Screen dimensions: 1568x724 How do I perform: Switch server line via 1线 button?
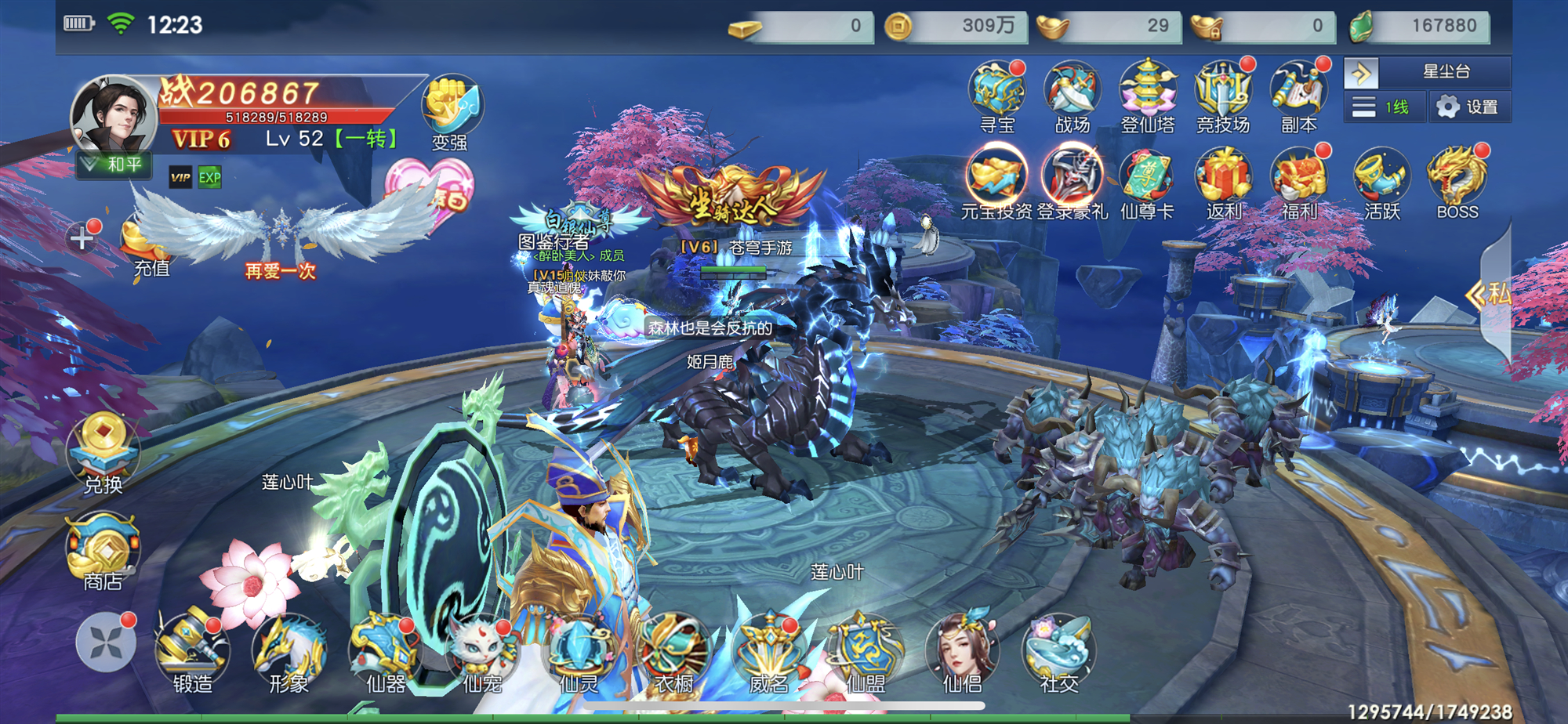pos(1385,107)
